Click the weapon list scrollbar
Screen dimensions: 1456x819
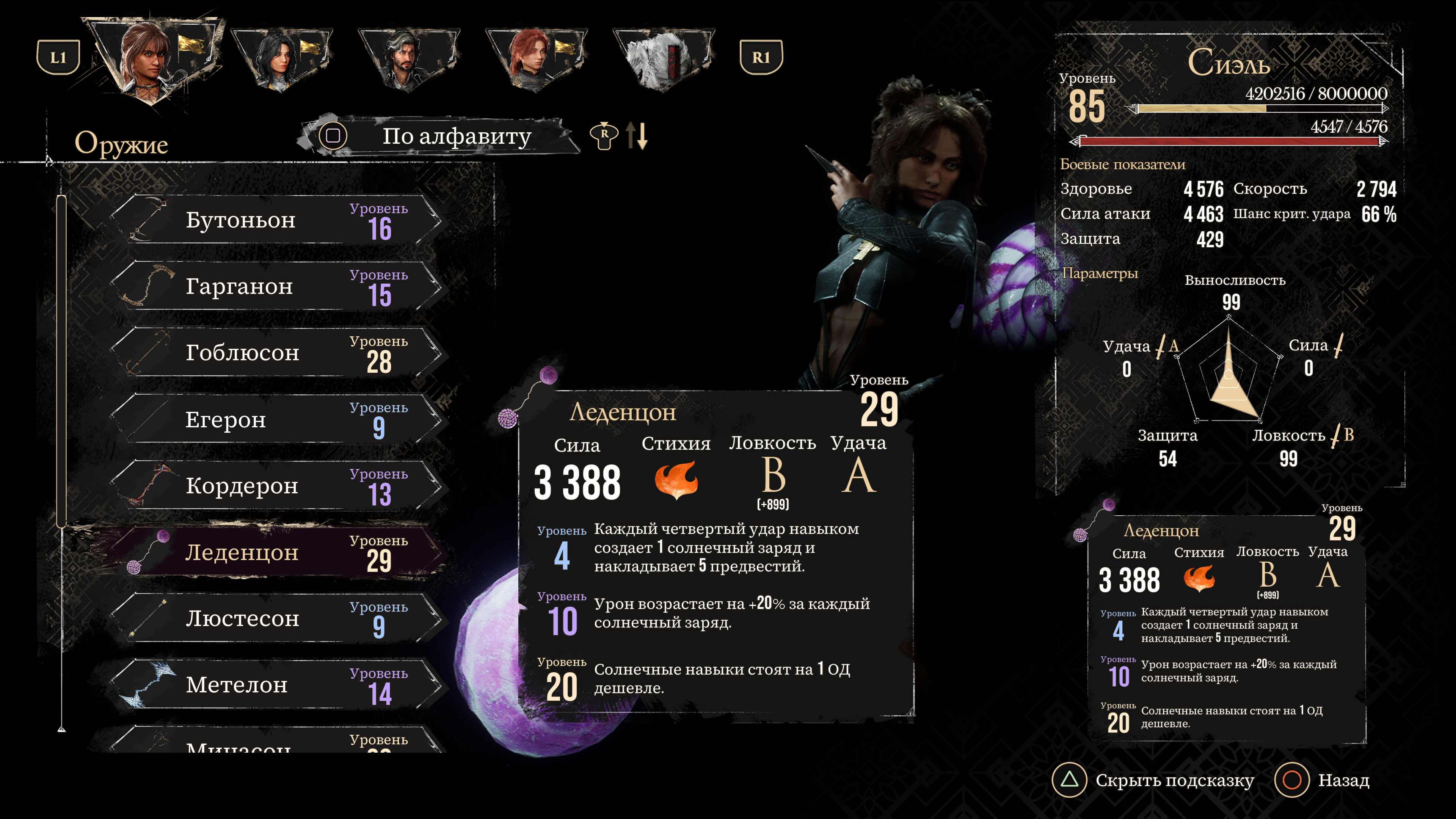tap(61, 362)
